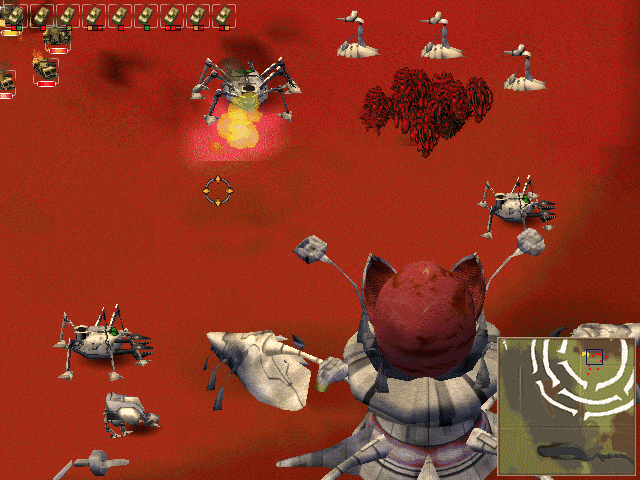
Task: Click the blue viewport rectangle on the minimap
Action: point(594,356)
